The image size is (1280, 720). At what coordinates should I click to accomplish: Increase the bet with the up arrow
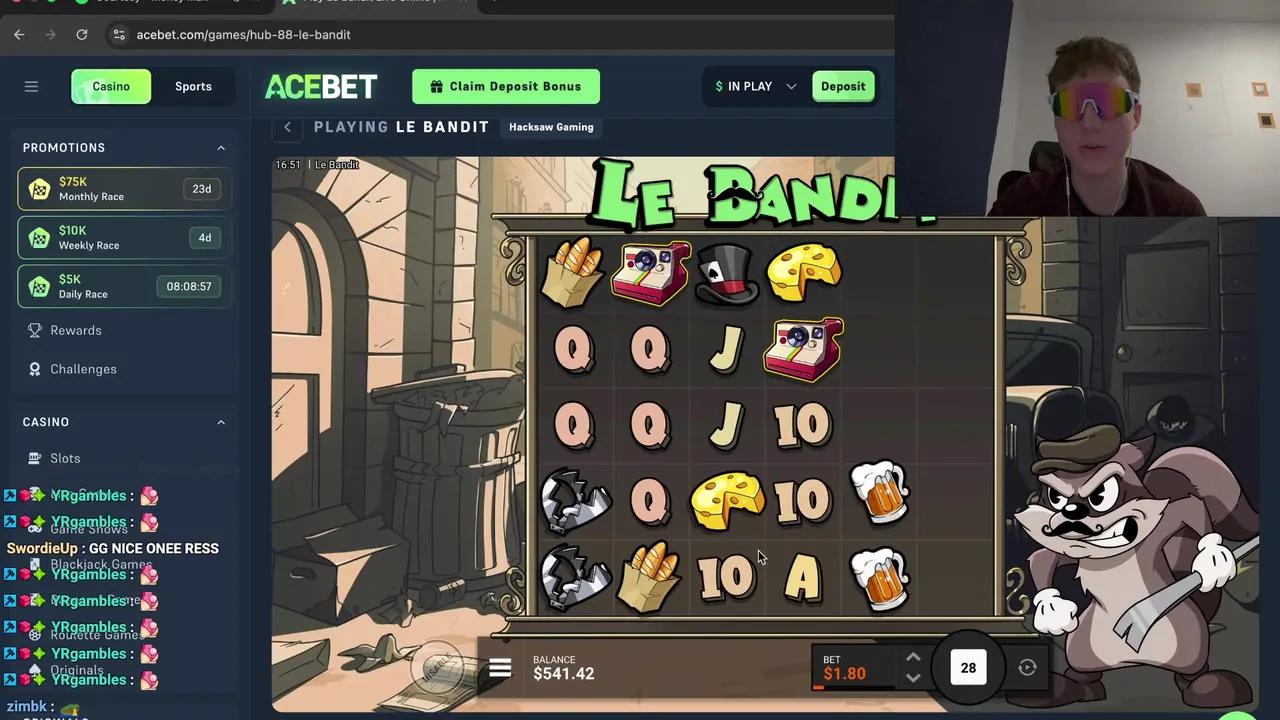point(913,658)
